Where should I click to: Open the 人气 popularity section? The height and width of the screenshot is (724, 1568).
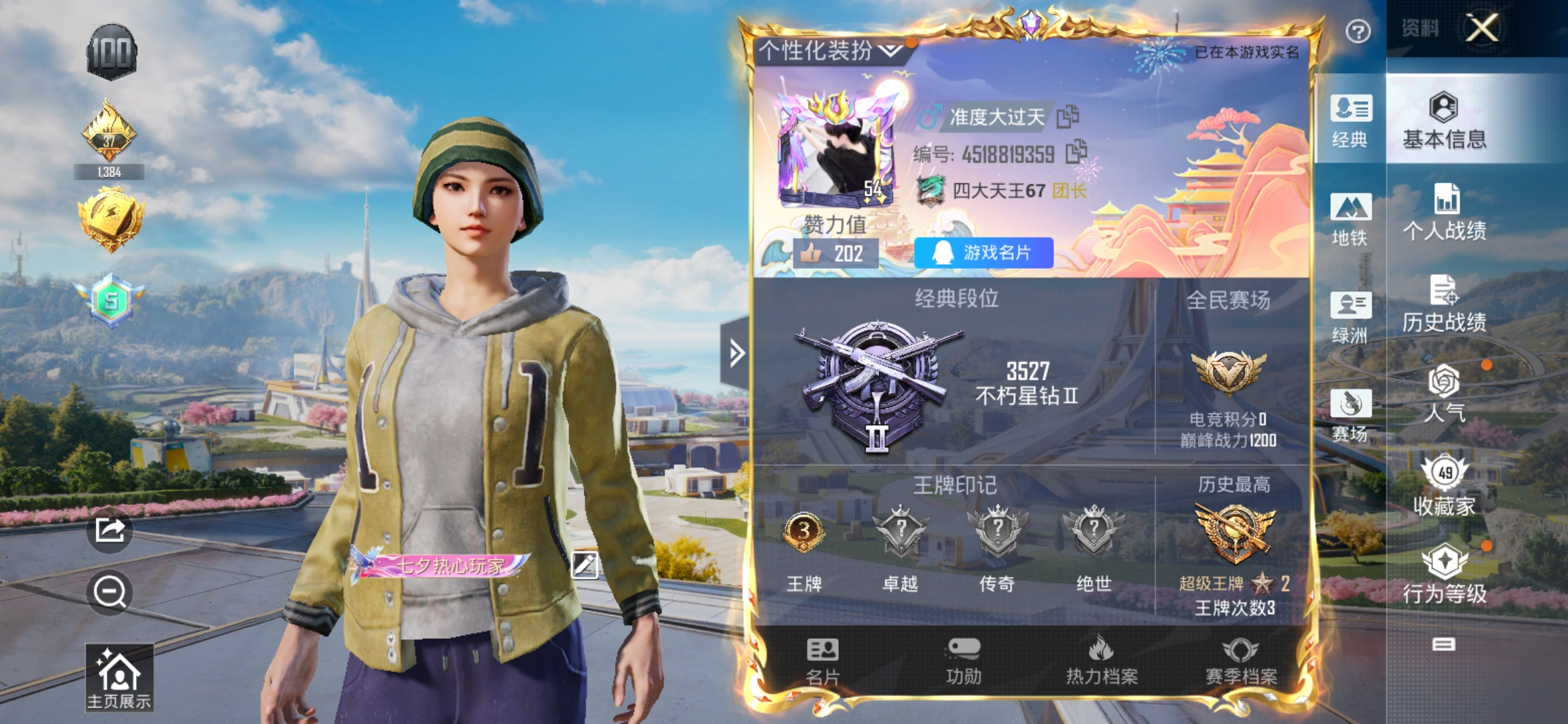coord(1444,394)
